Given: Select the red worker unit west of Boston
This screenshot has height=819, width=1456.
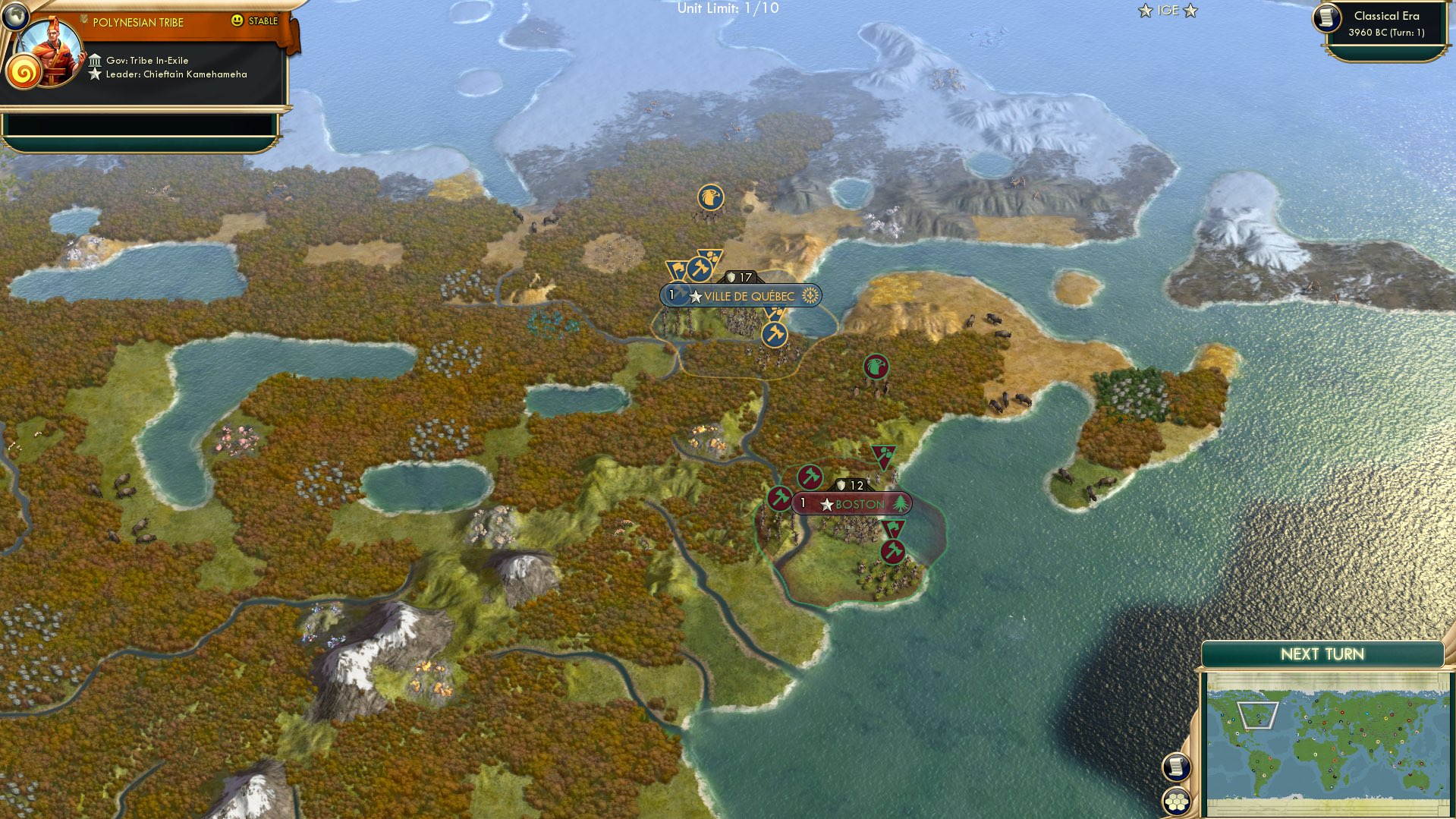Looking at the screenshot, I should [x=778, y=499].
